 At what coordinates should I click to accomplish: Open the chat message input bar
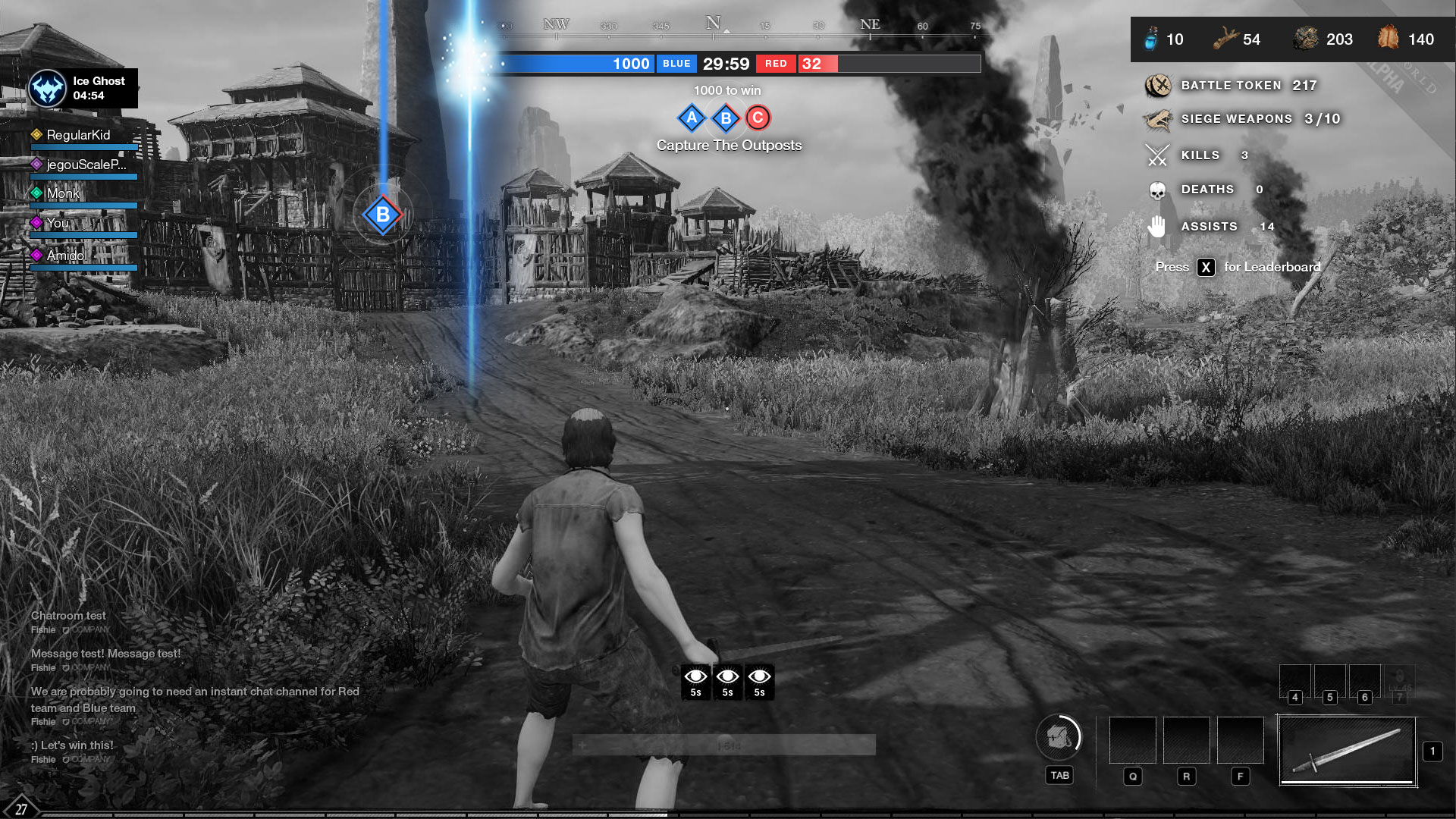pyautogui.click(x=723, y=745)
